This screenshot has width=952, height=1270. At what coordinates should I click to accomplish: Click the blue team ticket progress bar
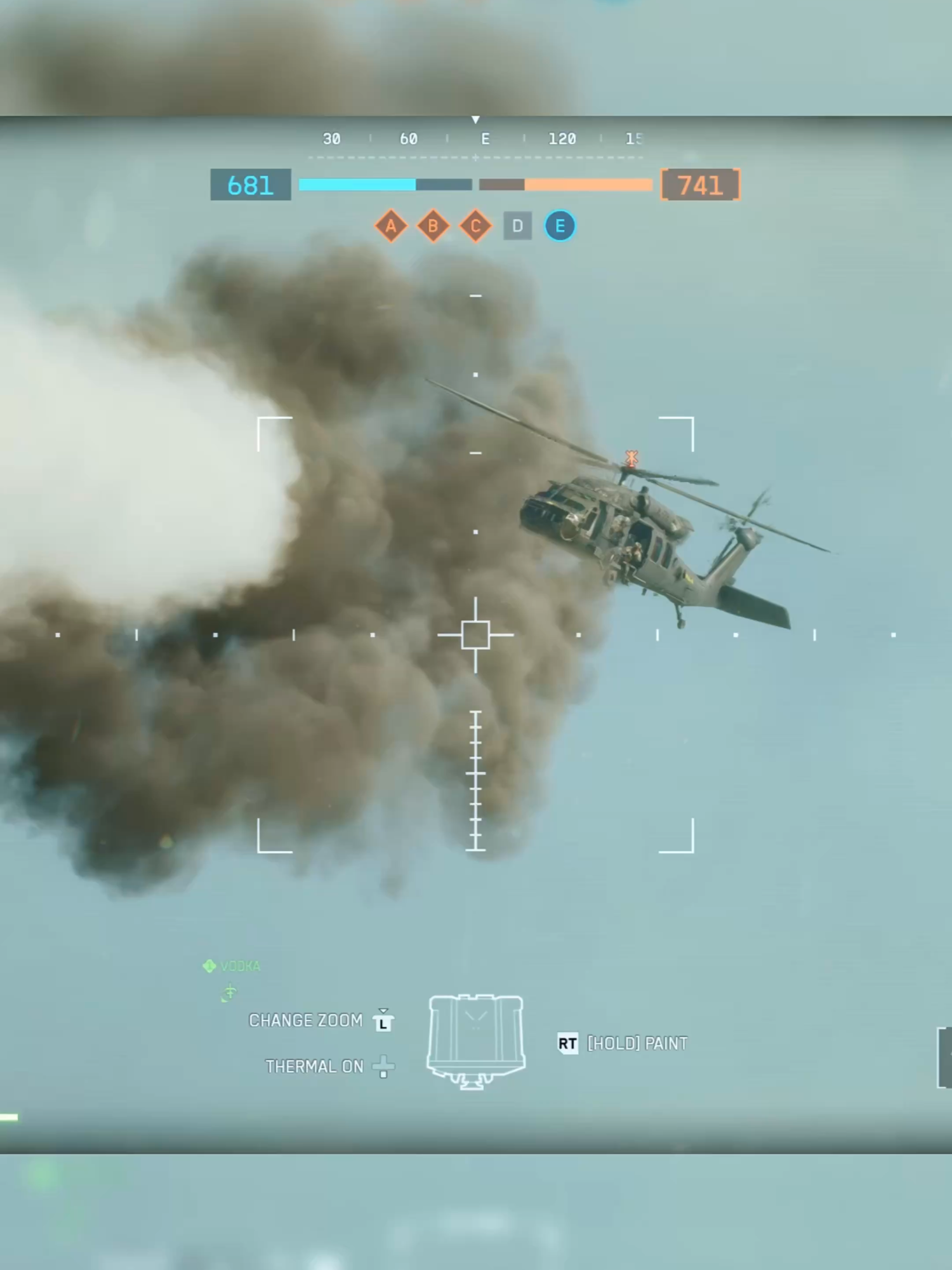tap(355, 184)
